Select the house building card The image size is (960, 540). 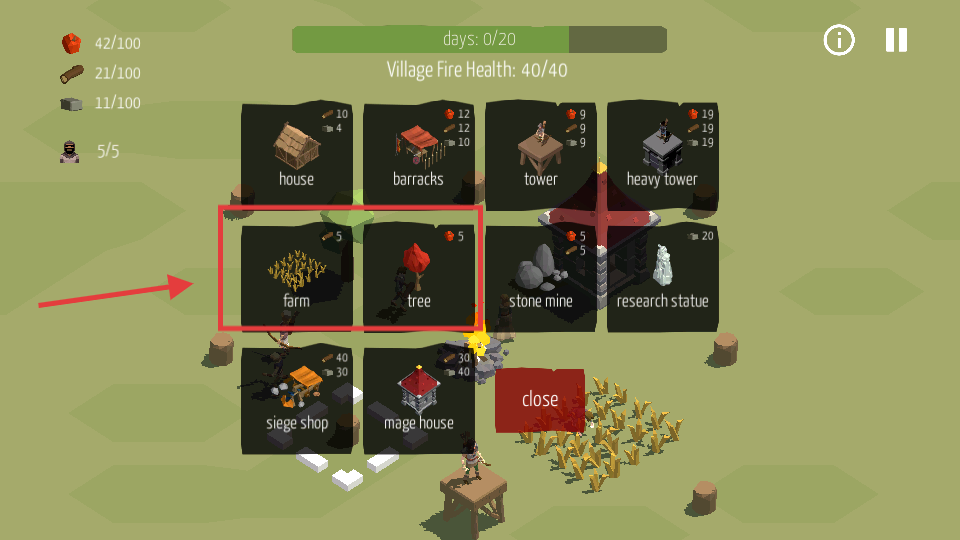(x=296, y=155)
